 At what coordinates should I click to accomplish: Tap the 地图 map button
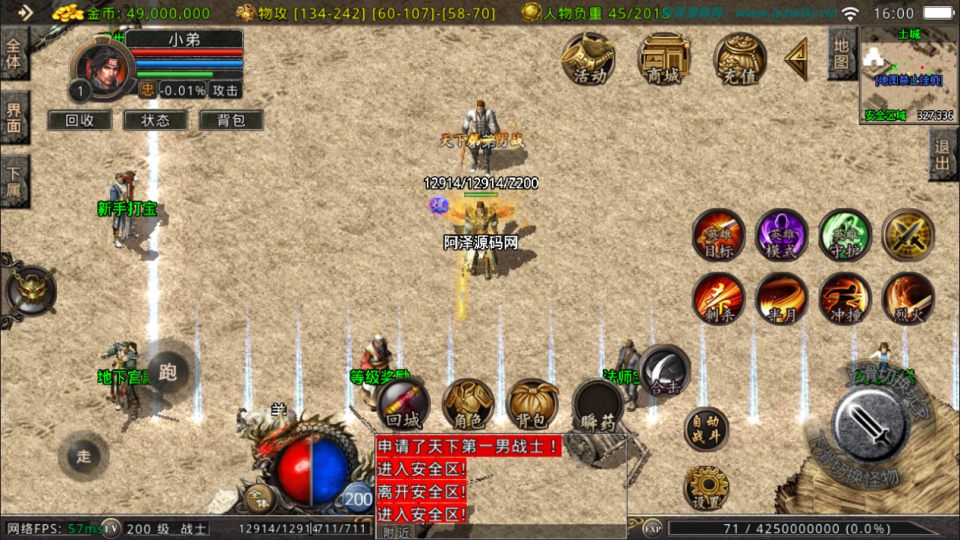841,54
